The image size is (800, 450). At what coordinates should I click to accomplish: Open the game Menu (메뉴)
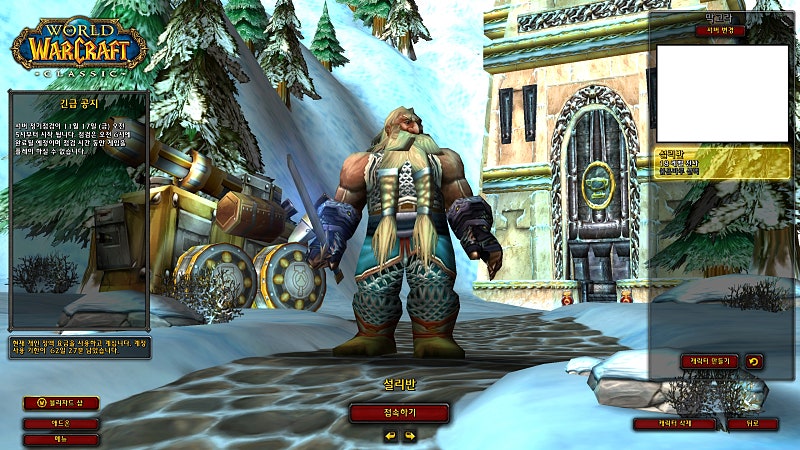[61, 439]
